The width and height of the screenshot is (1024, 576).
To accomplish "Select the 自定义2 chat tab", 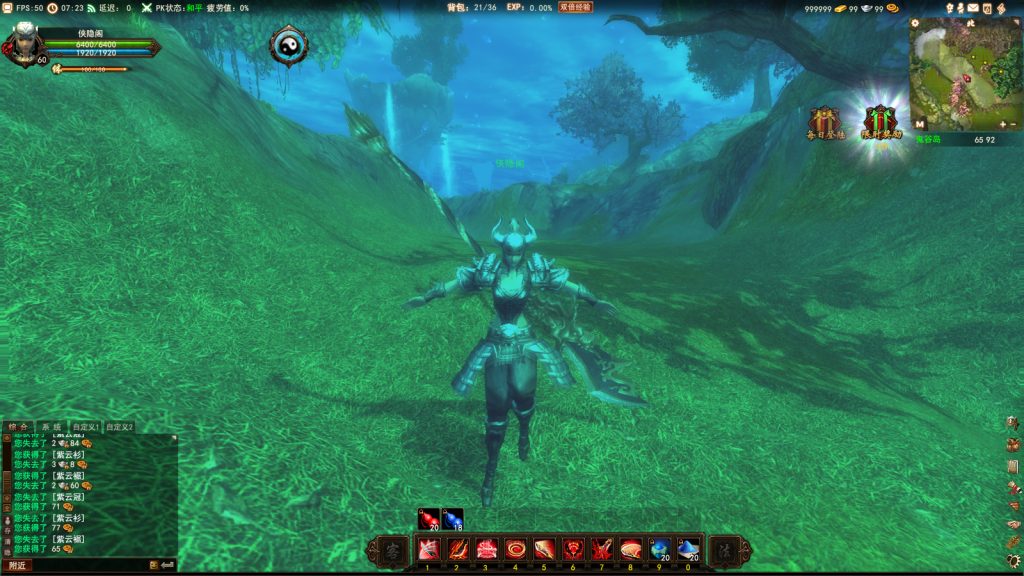I will pyautogui.click(x=120, y=427).
